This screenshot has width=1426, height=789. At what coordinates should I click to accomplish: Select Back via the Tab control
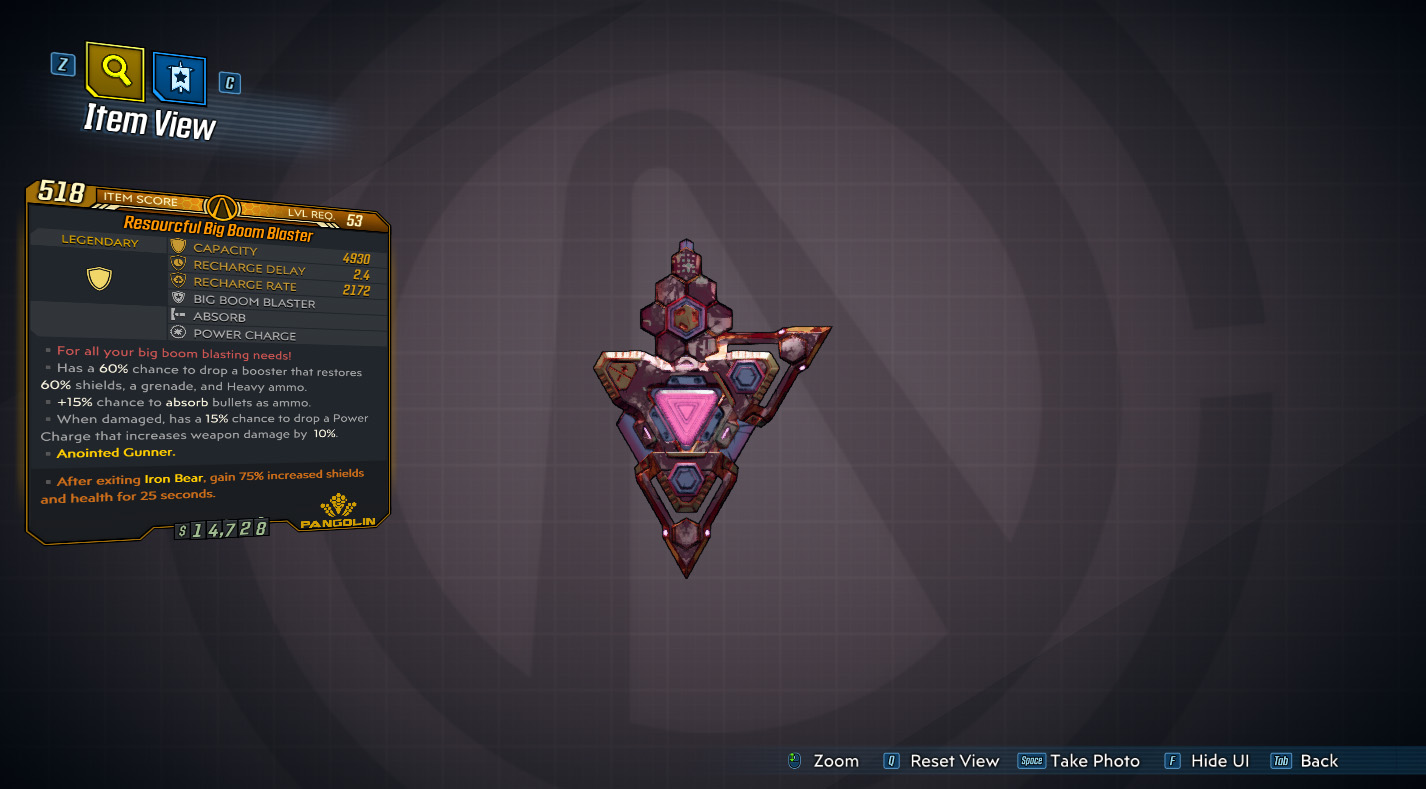click(x=1281, y=760)
